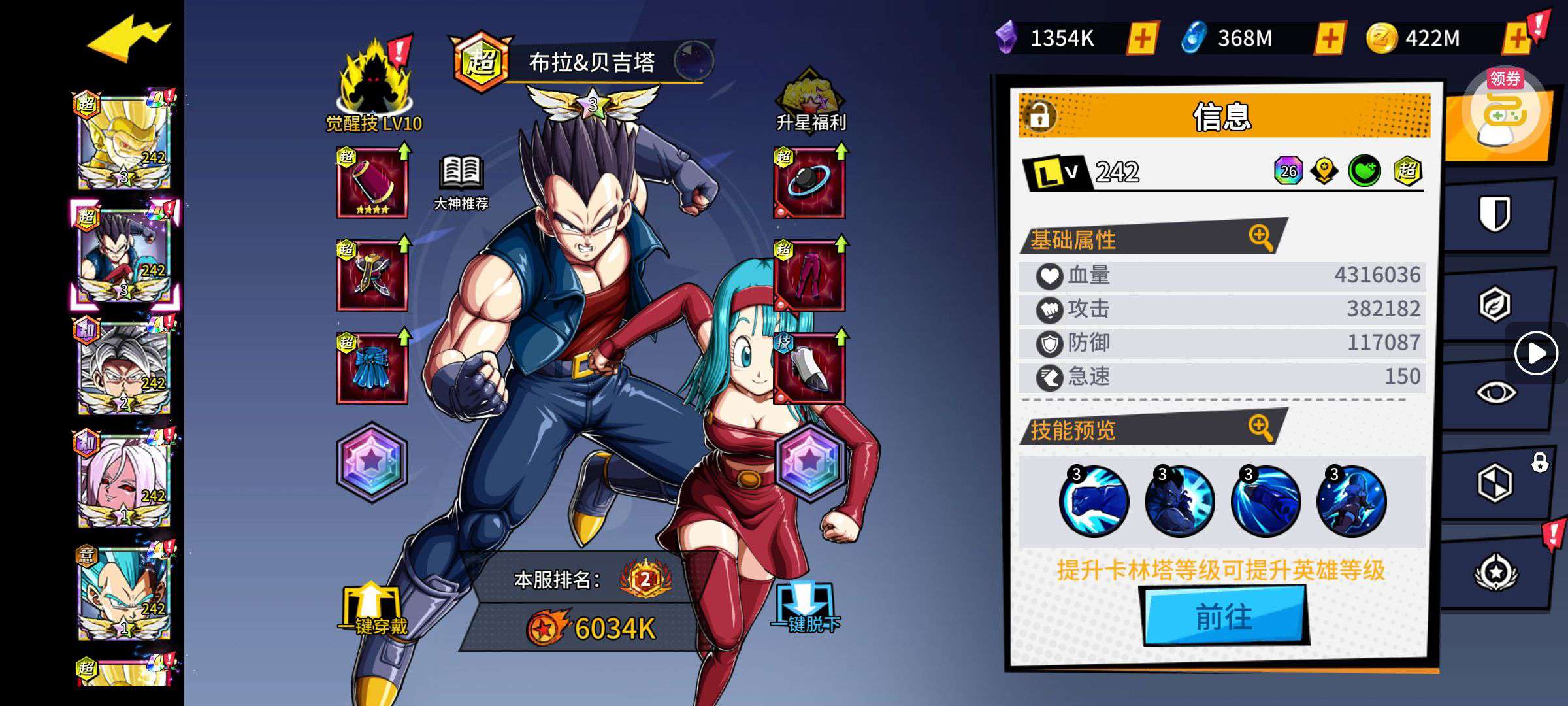Open the eye view side tab

click(x=1495, y=393)
